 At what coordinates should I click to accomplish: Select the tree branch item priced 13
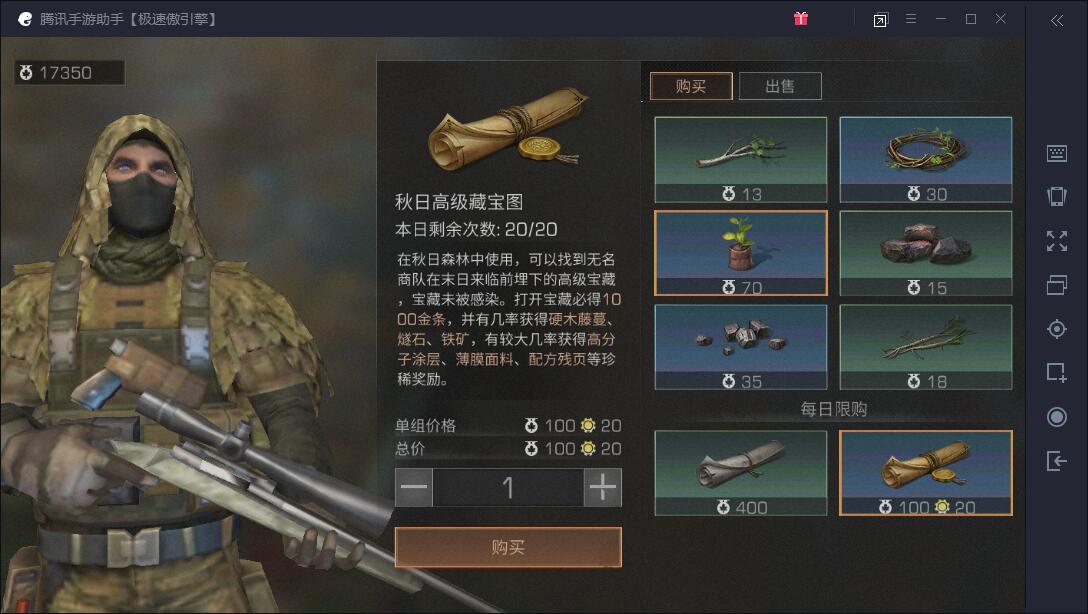click(741, 160)
